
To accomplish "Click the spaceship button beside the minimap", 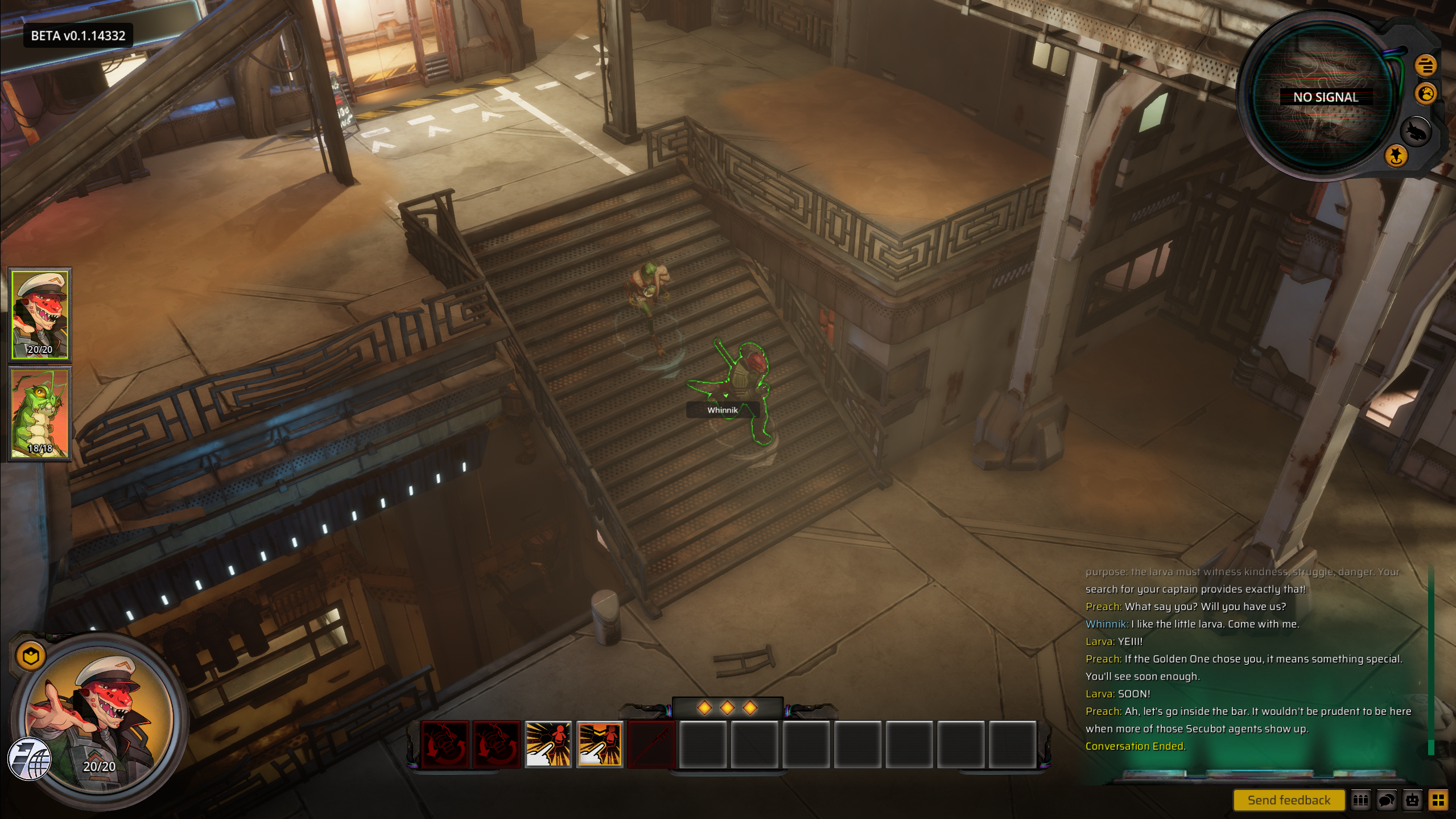I will pyautogui.click(x=1415, y=132).
